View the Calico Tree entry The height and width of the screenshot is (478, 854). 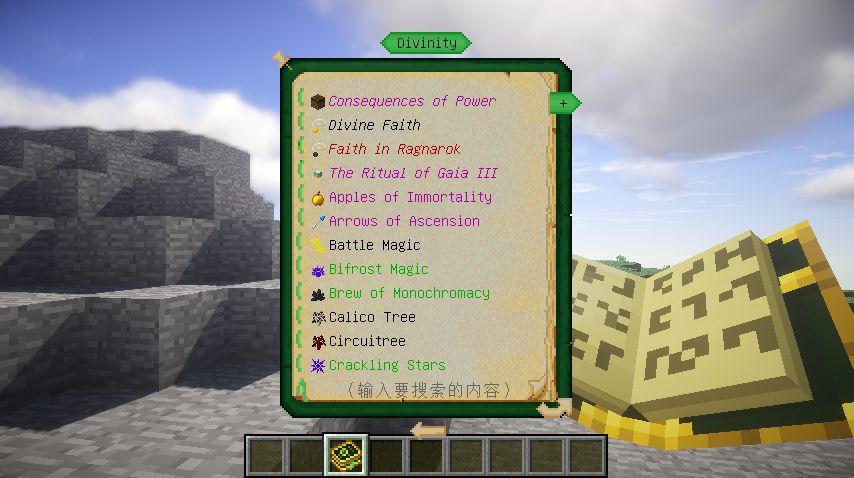coord(371,317)
